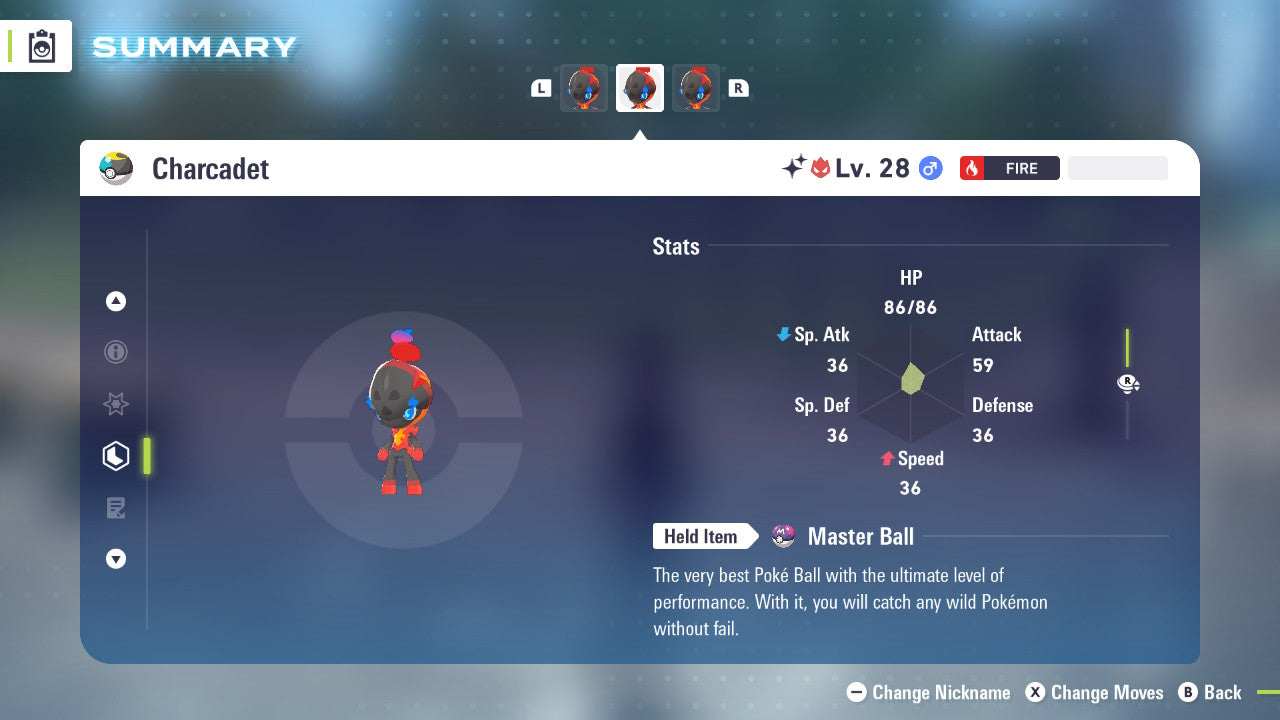Click the Poké Ball icon next to Charcadet
The image size is (1280, 720).
(116, 168)
